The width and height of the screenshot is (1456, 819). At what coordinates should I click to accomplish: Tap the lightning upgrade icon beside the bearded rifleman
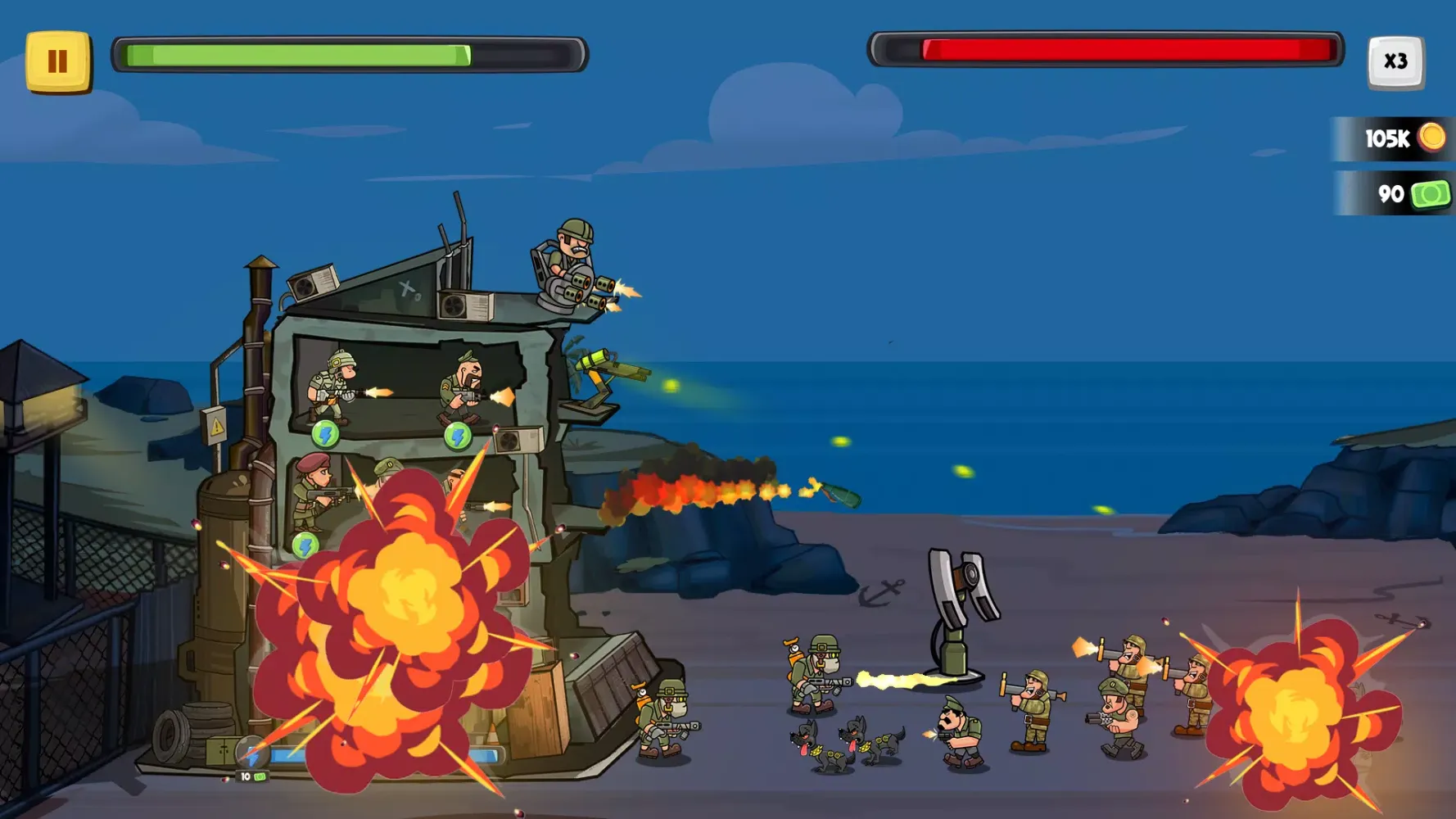coord(457,437)
